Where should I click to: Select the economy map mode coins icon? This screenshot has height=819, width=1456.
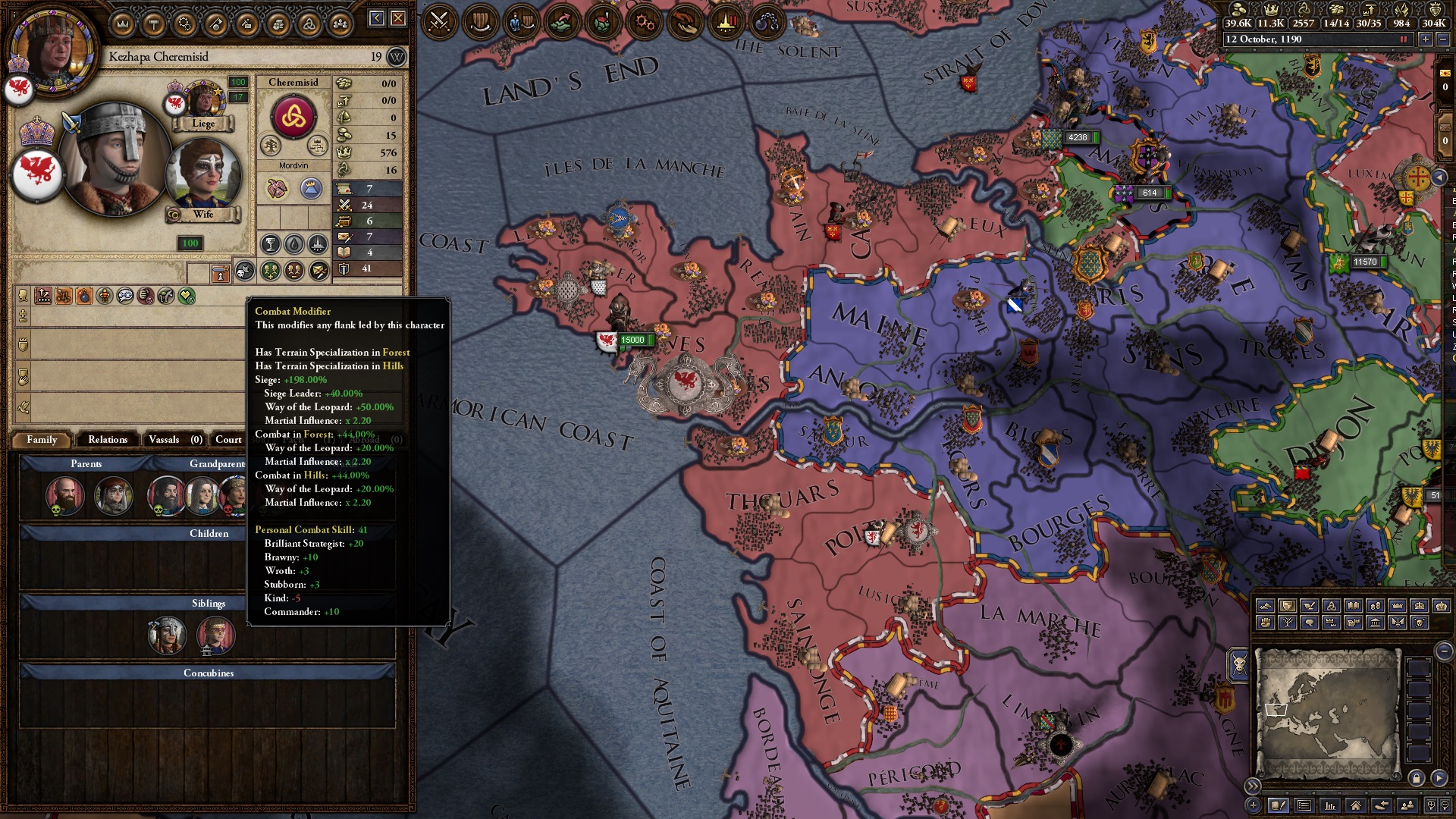tap(1375, 605)
